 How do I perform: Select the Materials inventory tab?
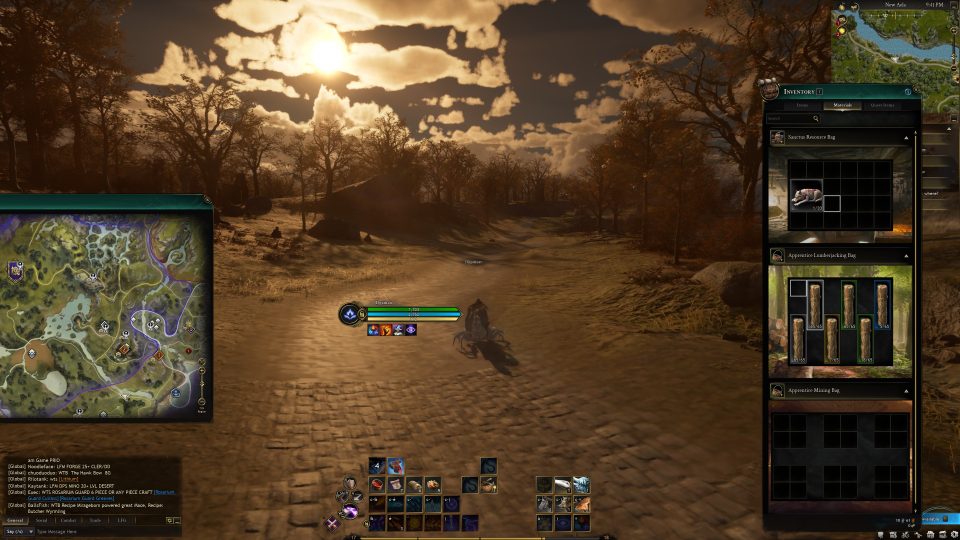[841, 104]
